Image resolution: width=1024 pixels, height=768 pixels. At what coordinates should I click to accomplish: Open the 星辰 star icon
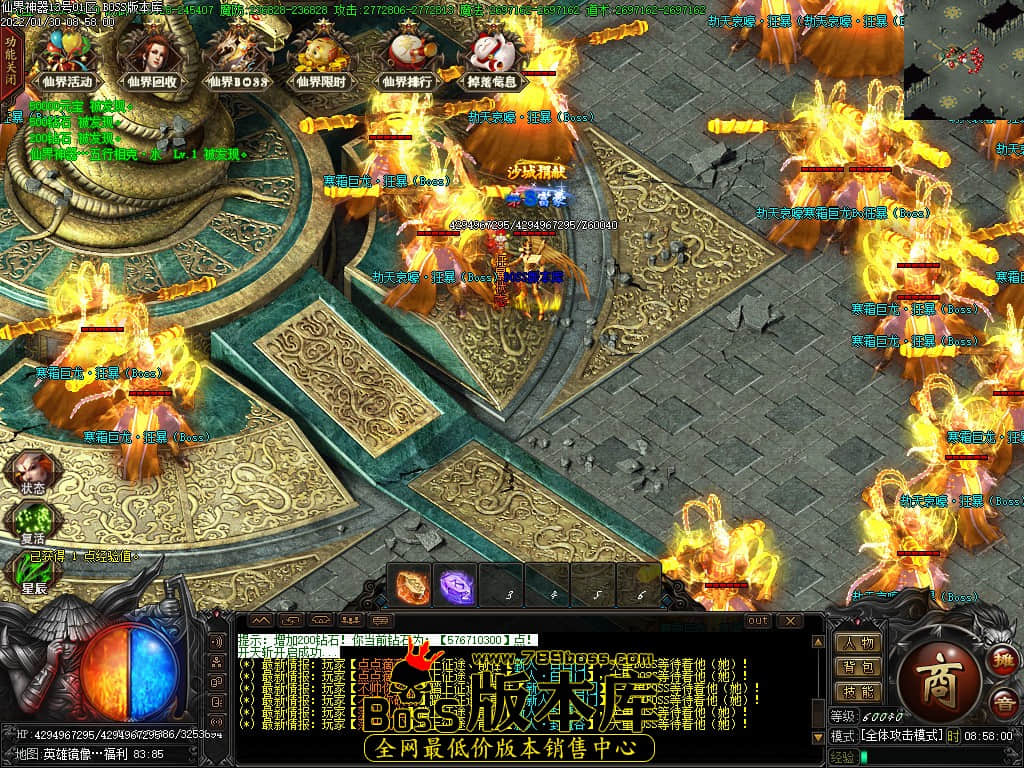(32, 572)
